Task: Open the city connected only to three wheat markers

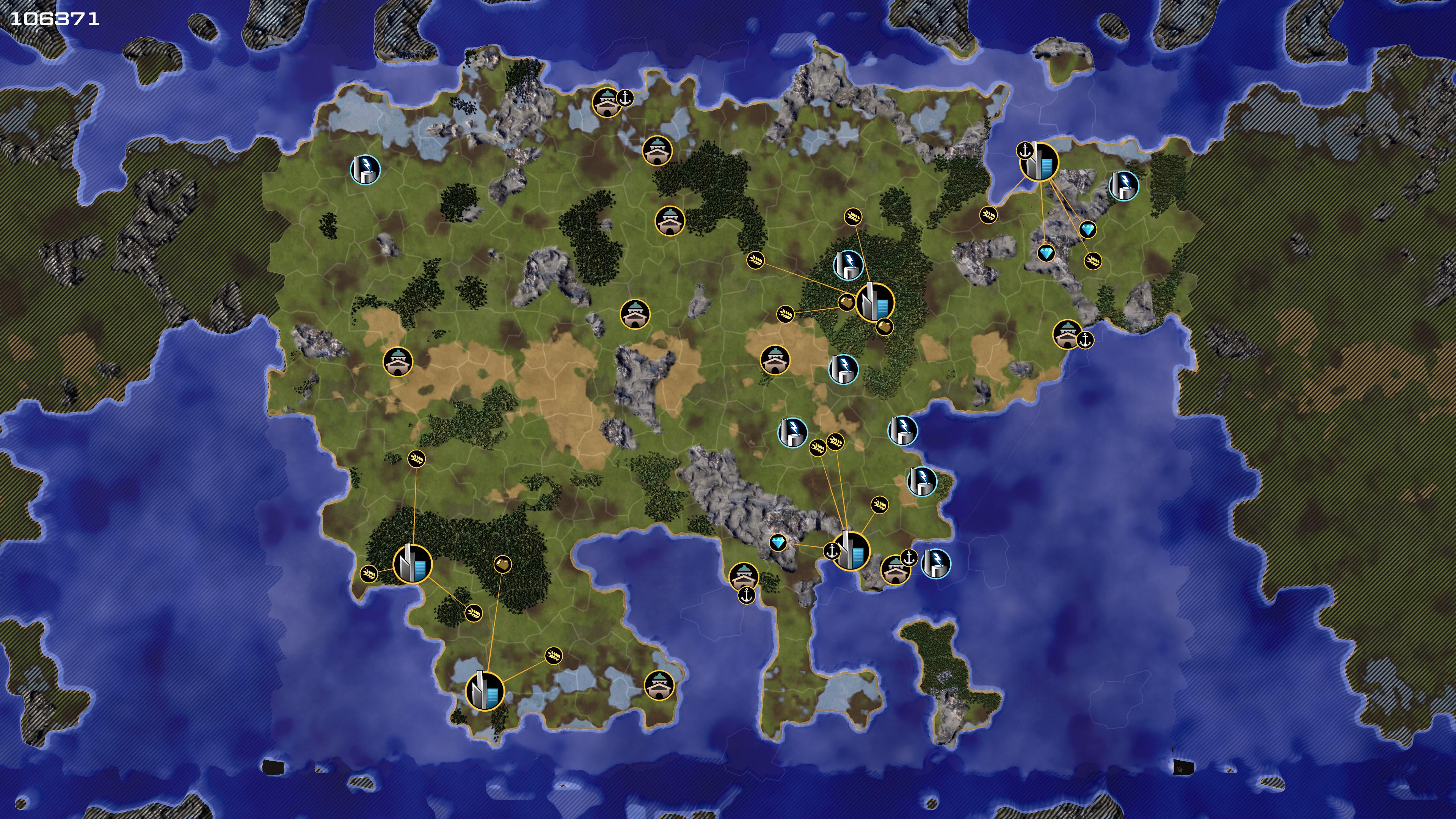Action: click(413, 564)
